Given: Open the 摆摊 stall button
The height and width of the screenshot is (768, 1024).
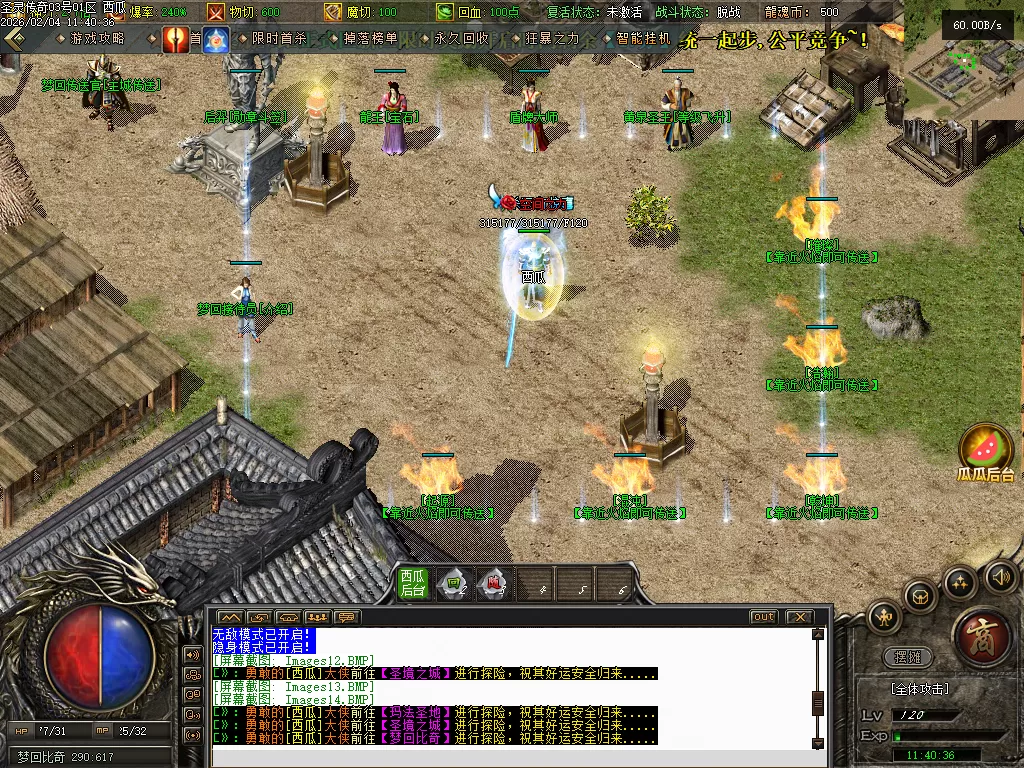Looking at the screenshot, I should 908,658.
